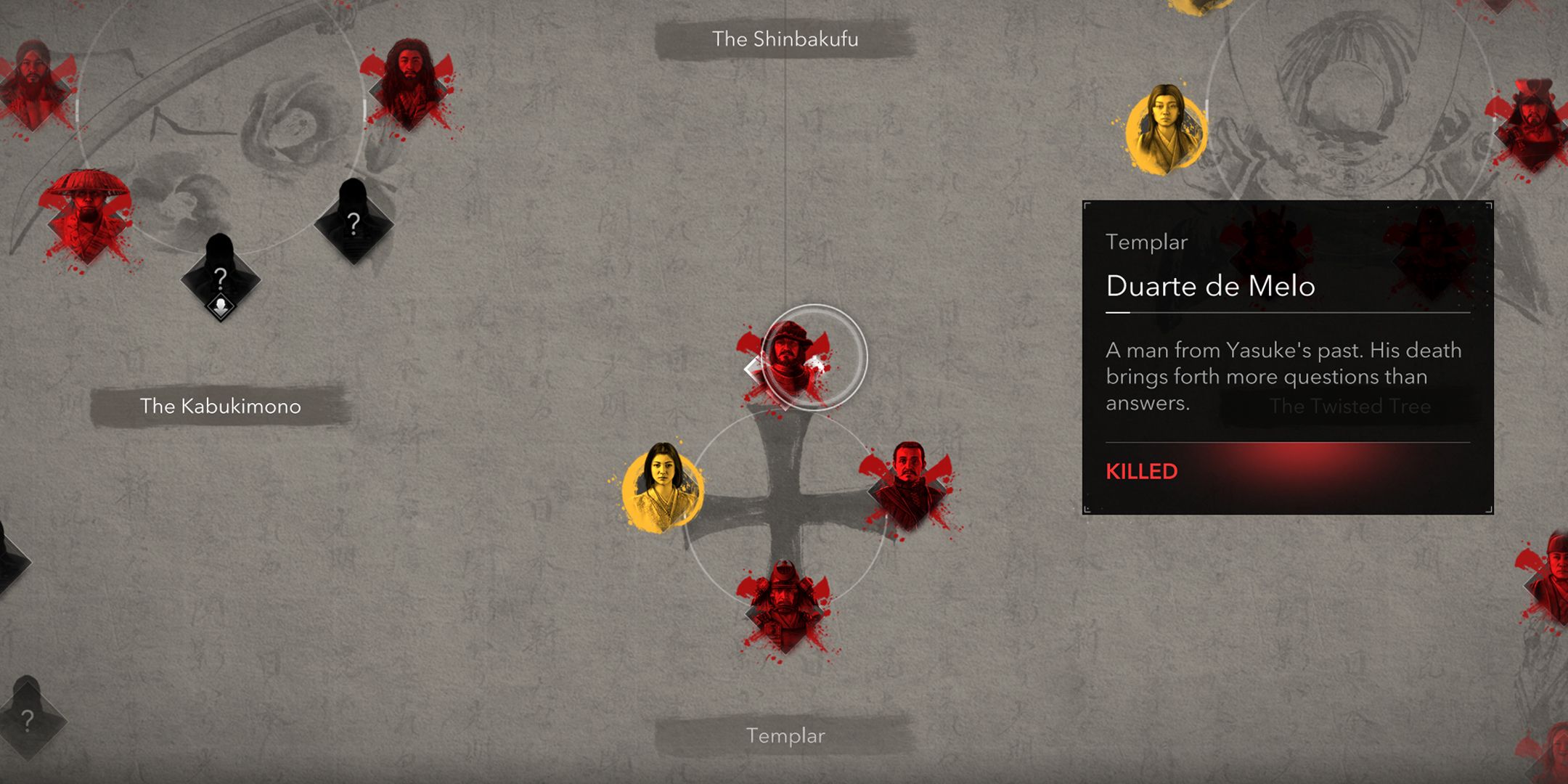This screenshot has width=1568, height=784.
Task: Select the killed mustached man right of the Templar cross
Action: click(x=909, y=485)
